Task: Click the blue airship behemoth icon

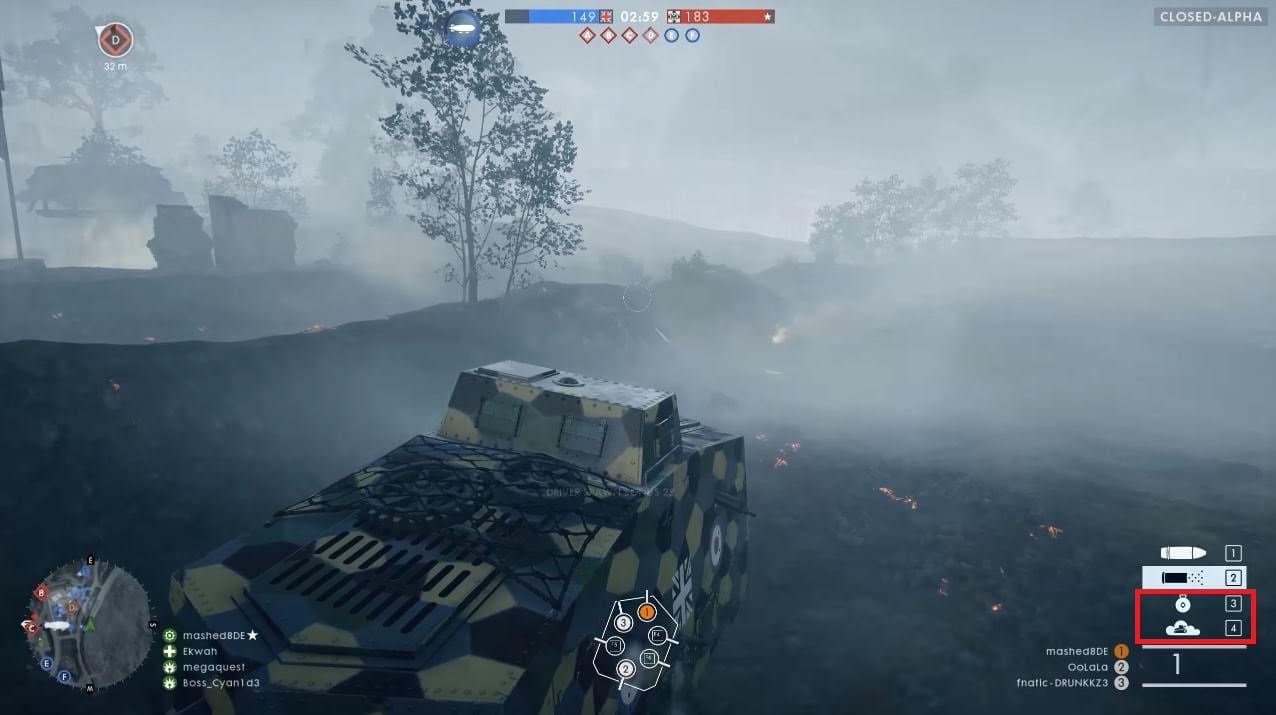Action: pos(463,27)
